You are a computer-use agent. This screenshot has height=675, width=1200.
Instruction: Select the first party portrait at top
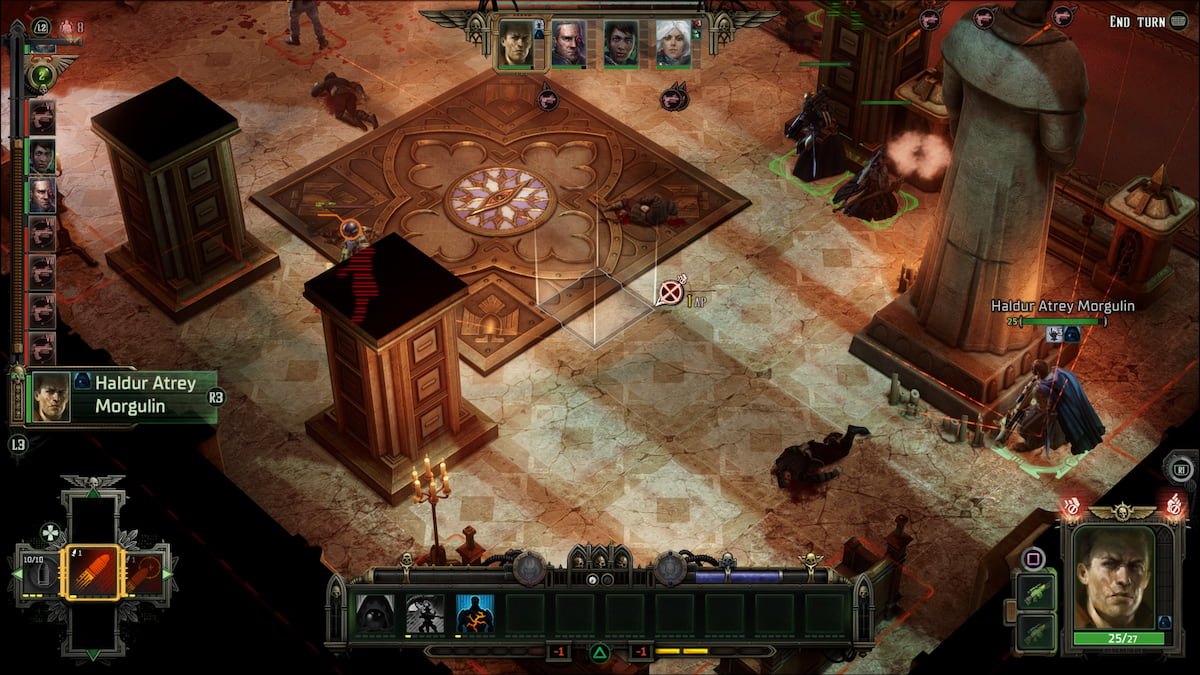(x=516, y=44)
